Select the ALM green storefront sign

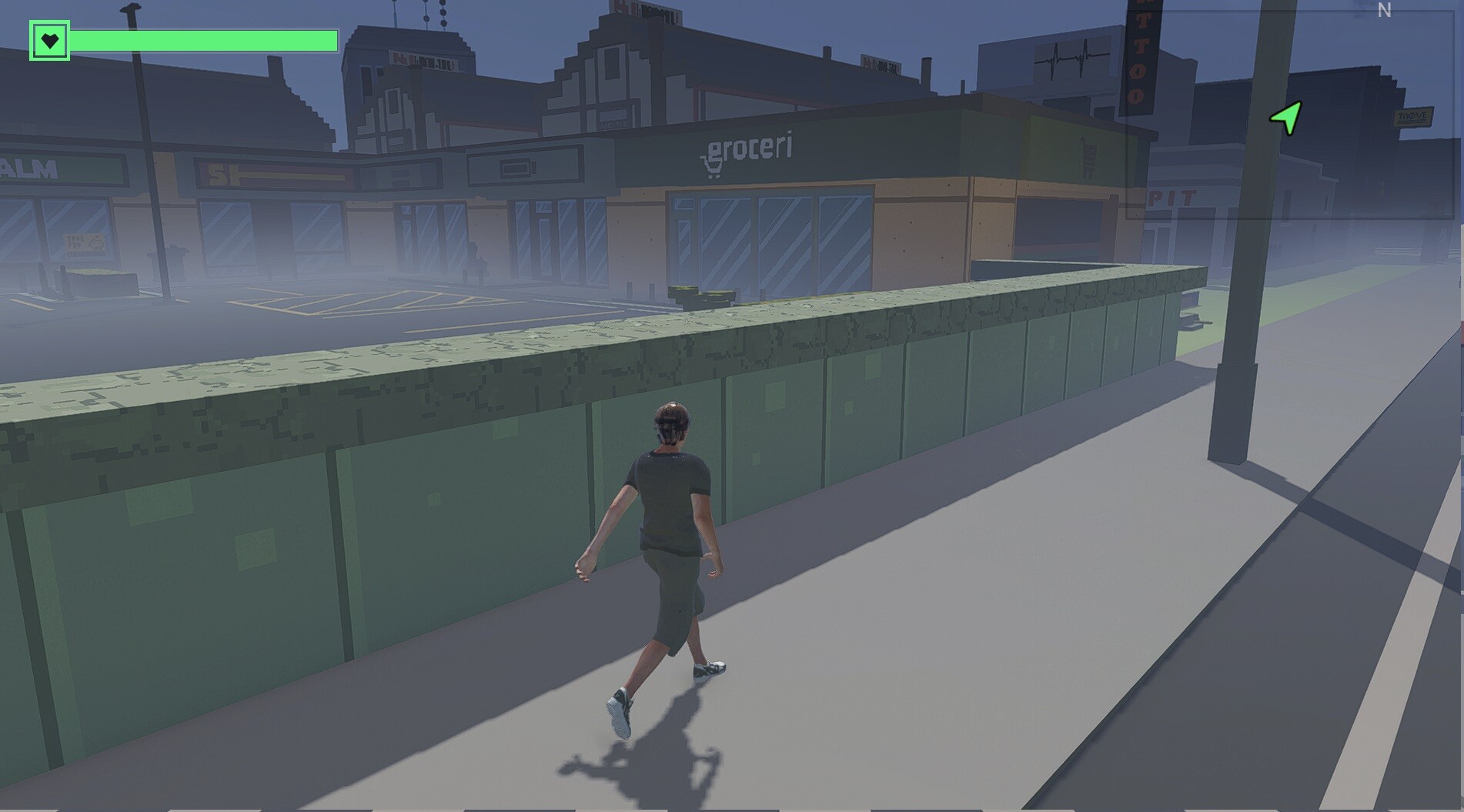point(29,168)
